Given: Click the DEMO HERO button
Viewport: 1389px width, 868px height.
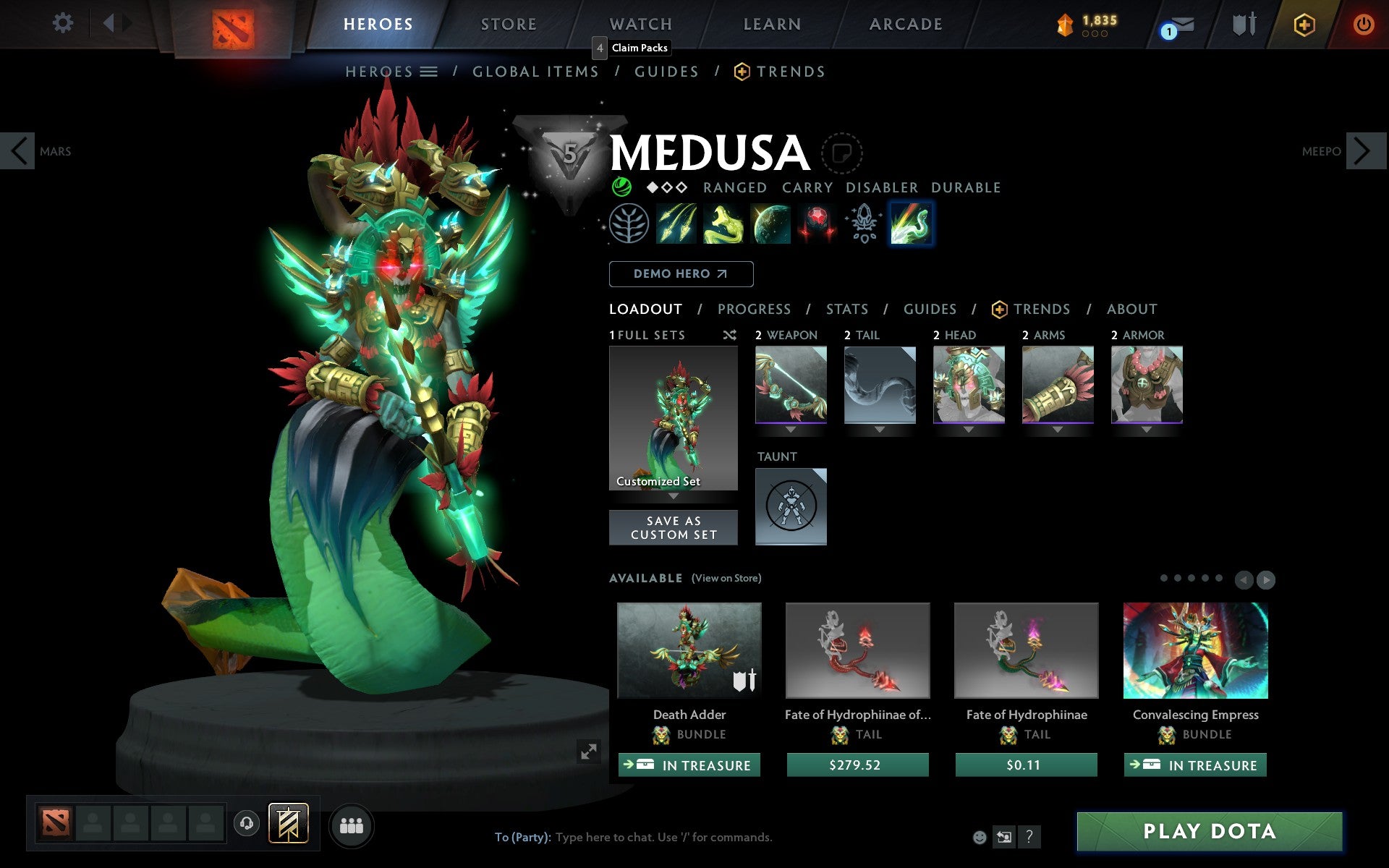Looking at the screenshot, I should tap(681, 274).
